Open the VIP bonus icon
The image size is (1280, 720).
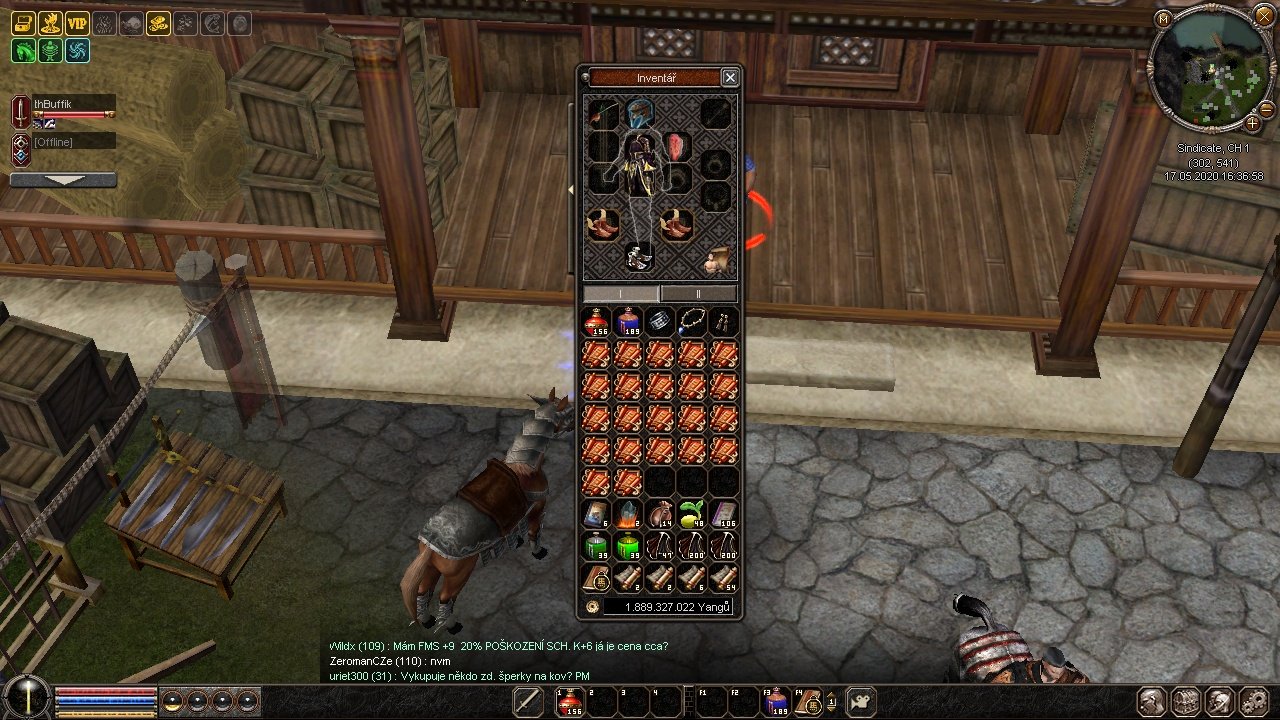(x=78, y=23)
